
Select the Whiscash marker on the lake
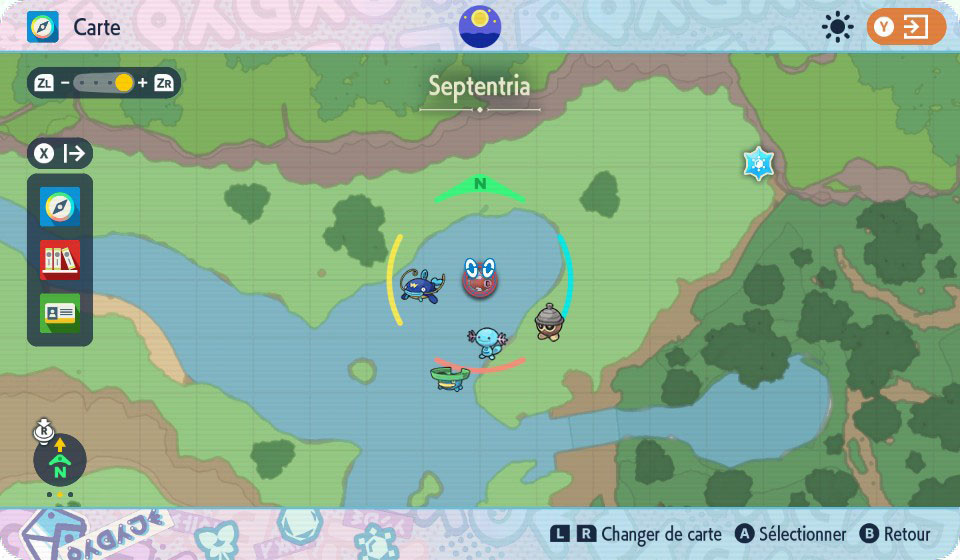[421, 285]
